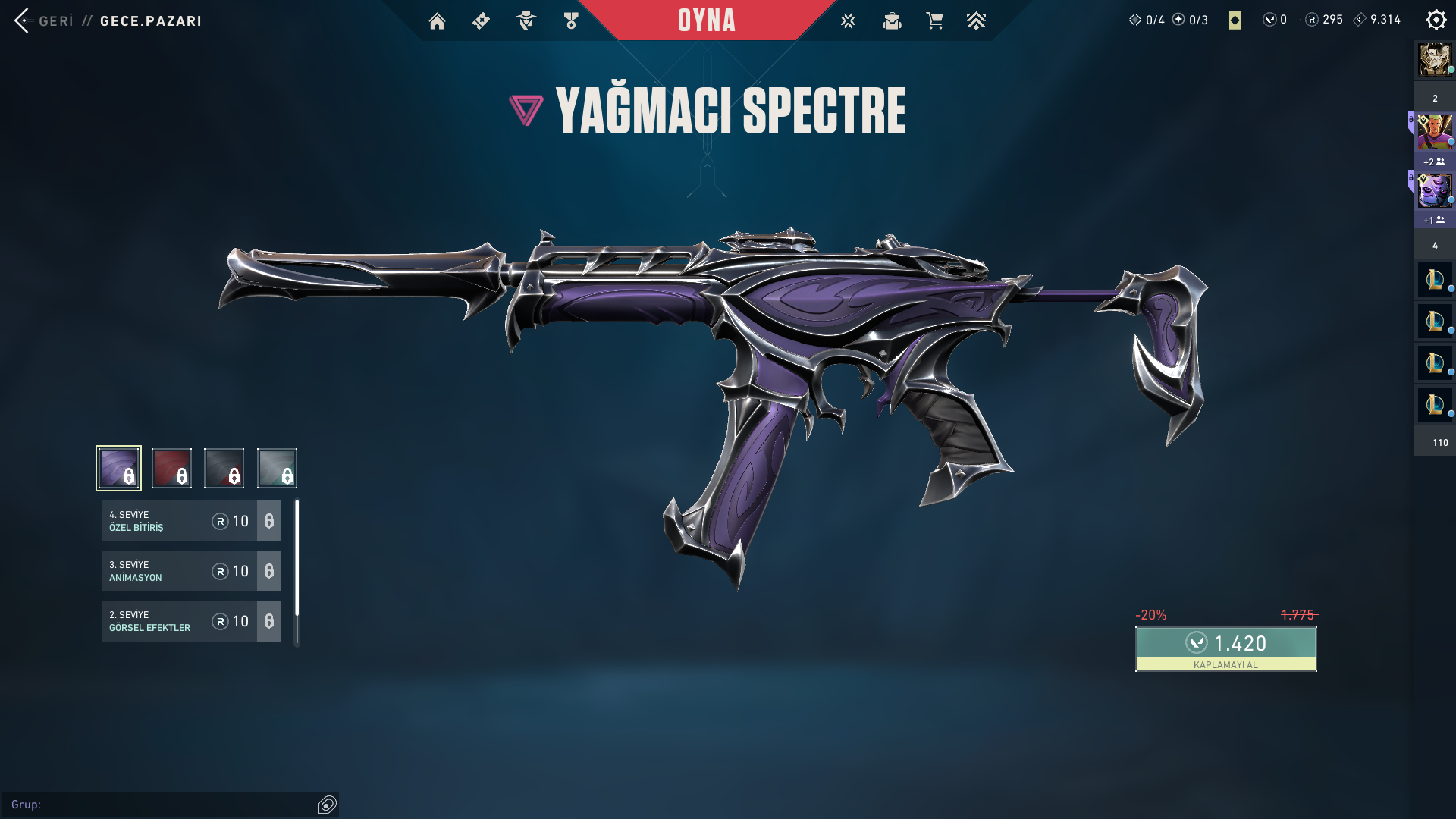The height and width of the screenshot is (819, 1456).
Task: Go back with the GERİ arrow
Action: click(x=23, y=20)
